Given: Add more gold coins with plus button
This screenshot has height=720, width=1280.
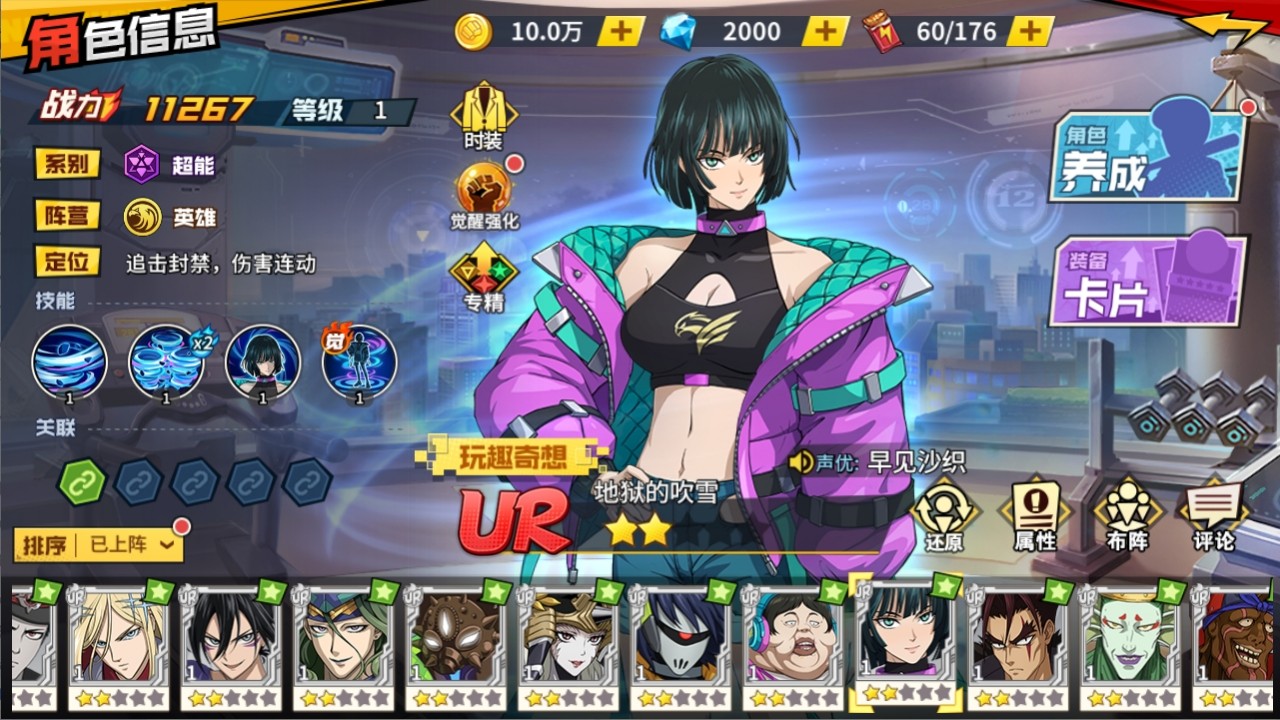Looking at the screenshot, I should coord(621,32).
